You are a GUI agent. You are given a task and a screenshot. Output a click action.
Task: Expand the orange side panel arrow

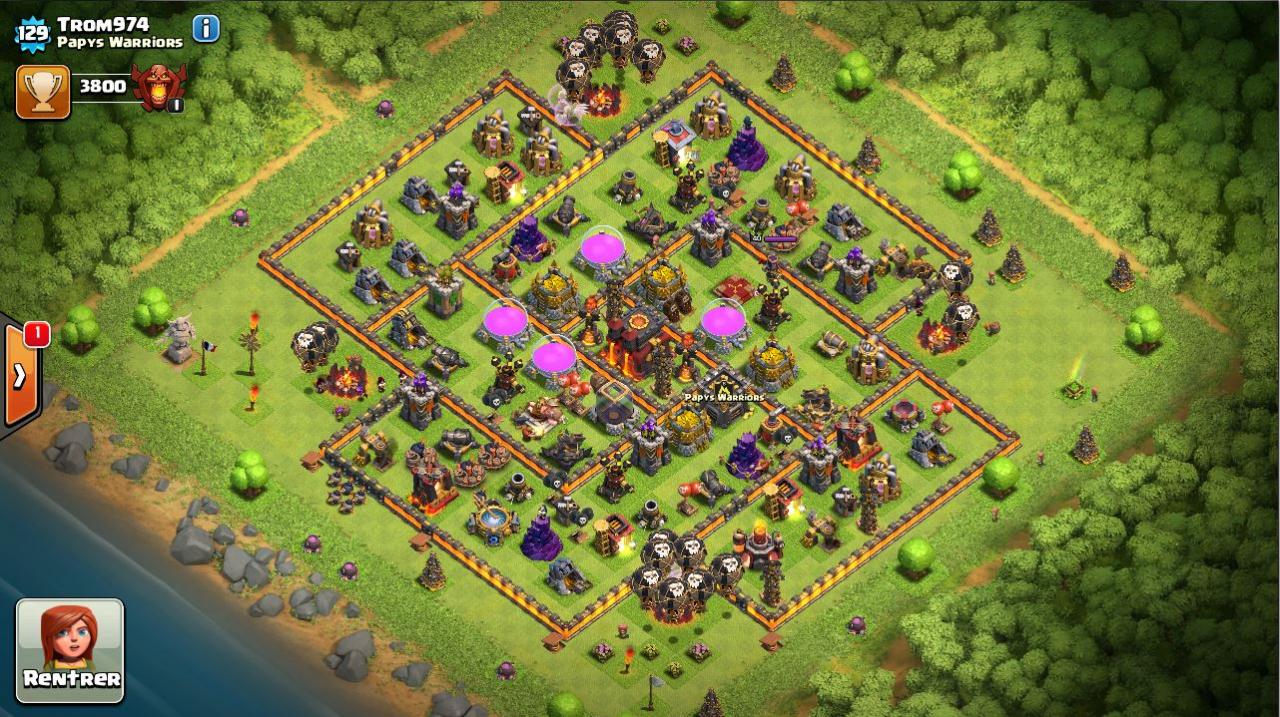point(19,377)
